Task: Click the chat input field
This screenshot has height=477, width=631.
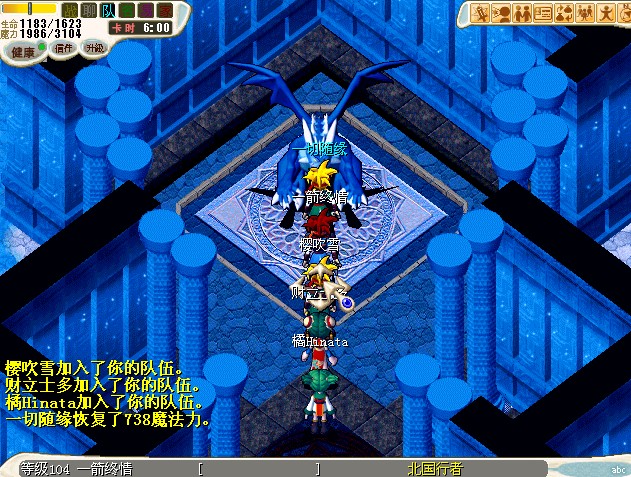Action: 260,468
